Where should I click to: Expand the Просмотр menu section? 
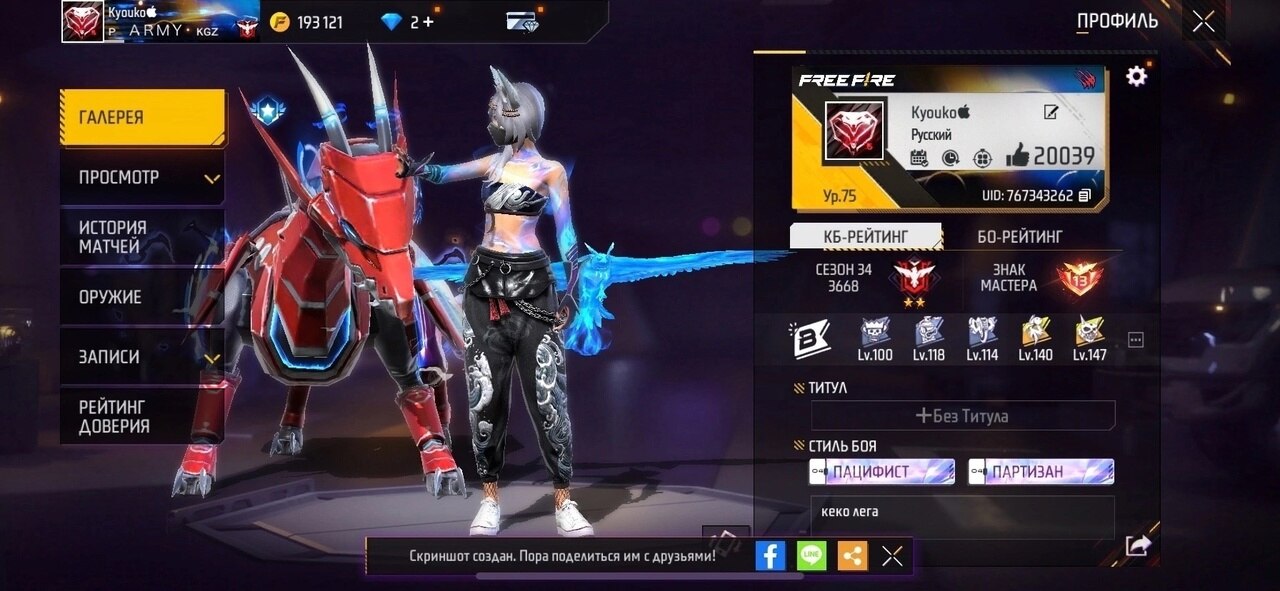coord(142,178)
